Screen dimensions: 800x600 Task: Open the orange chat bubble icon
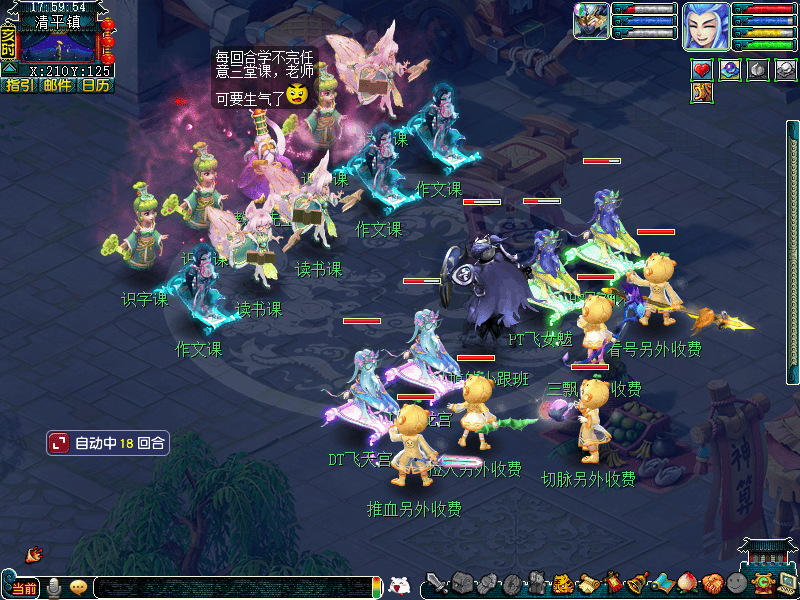[x=78, y=587]
